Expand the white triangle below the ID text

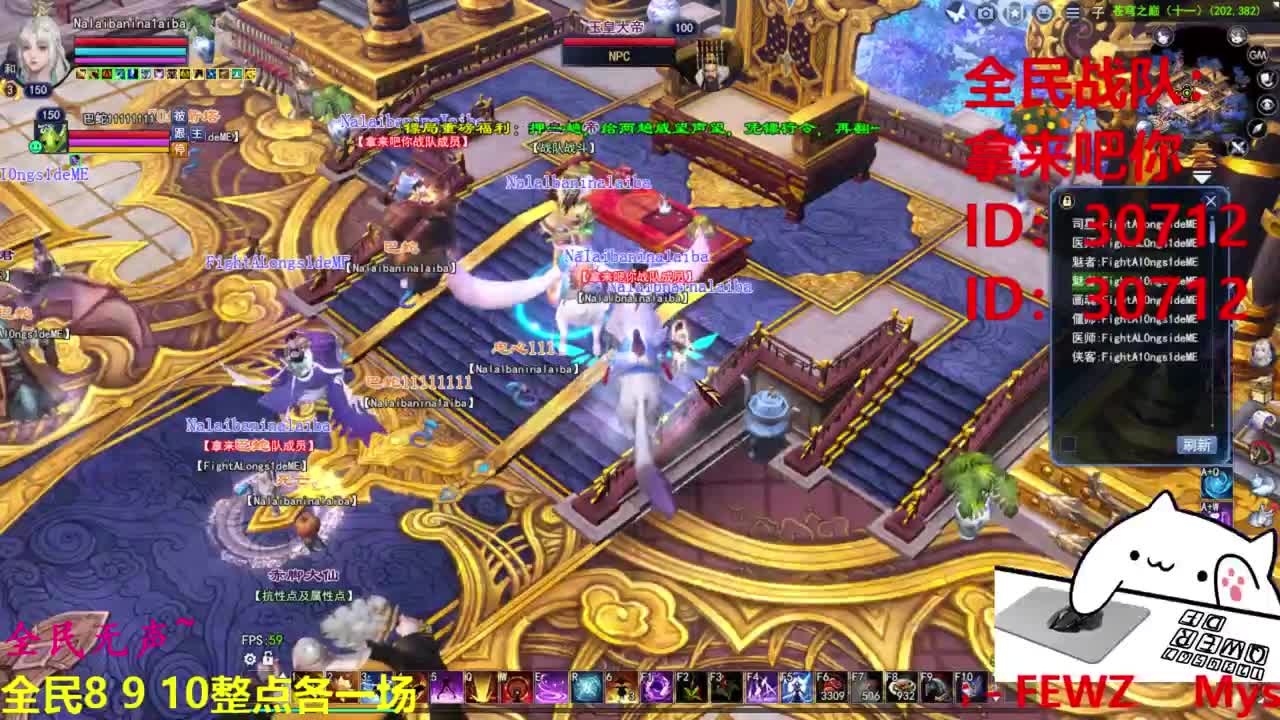pyautogui.click(x=1201, y=176)
